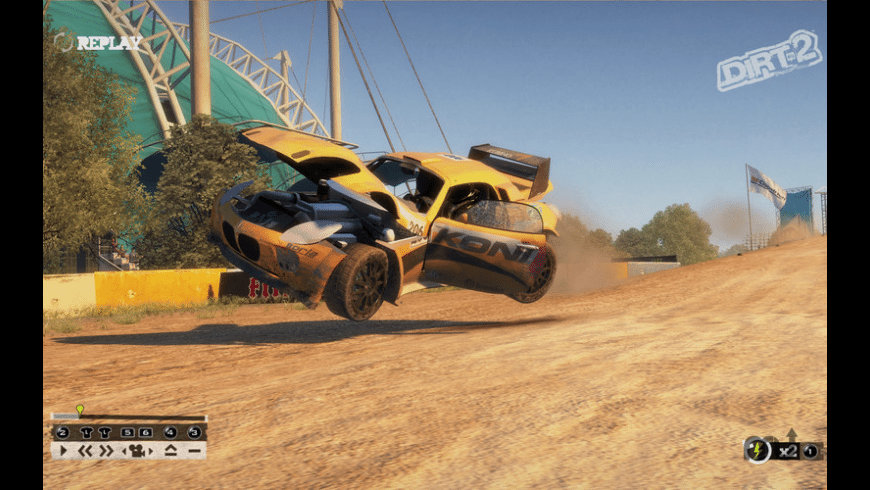This screenshot has height=490, width=870.
Task: Click the replay play button
Action: pyautogui.click(x=63, y=451)
